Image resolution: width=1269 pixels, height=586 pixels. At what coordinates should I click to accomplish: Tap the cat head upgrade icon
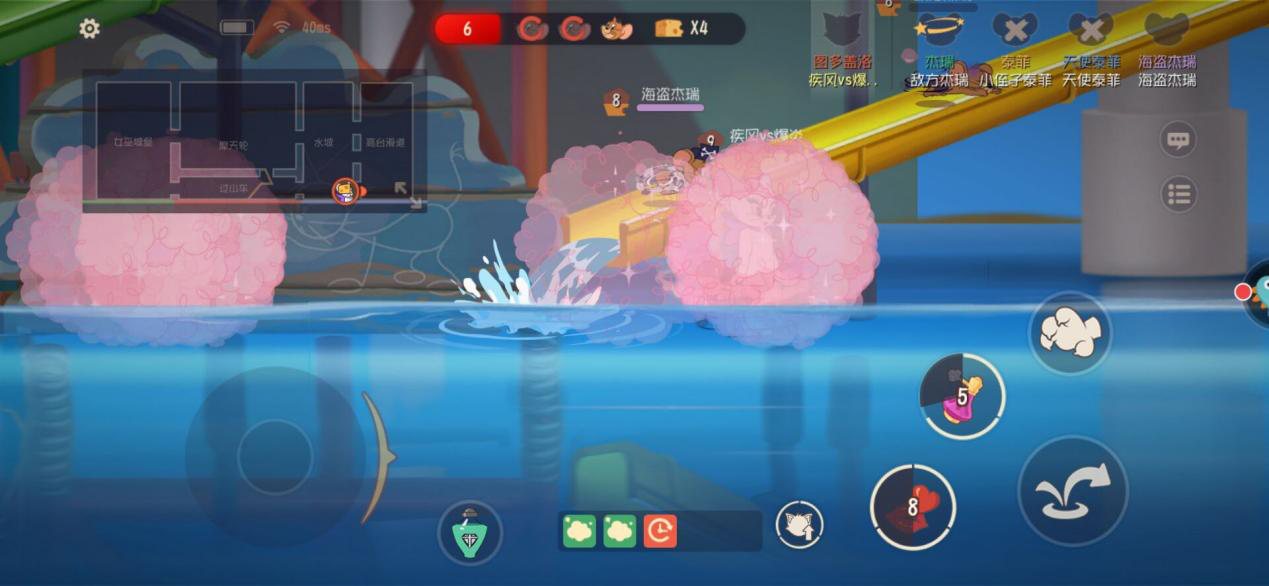coord(799,524)
